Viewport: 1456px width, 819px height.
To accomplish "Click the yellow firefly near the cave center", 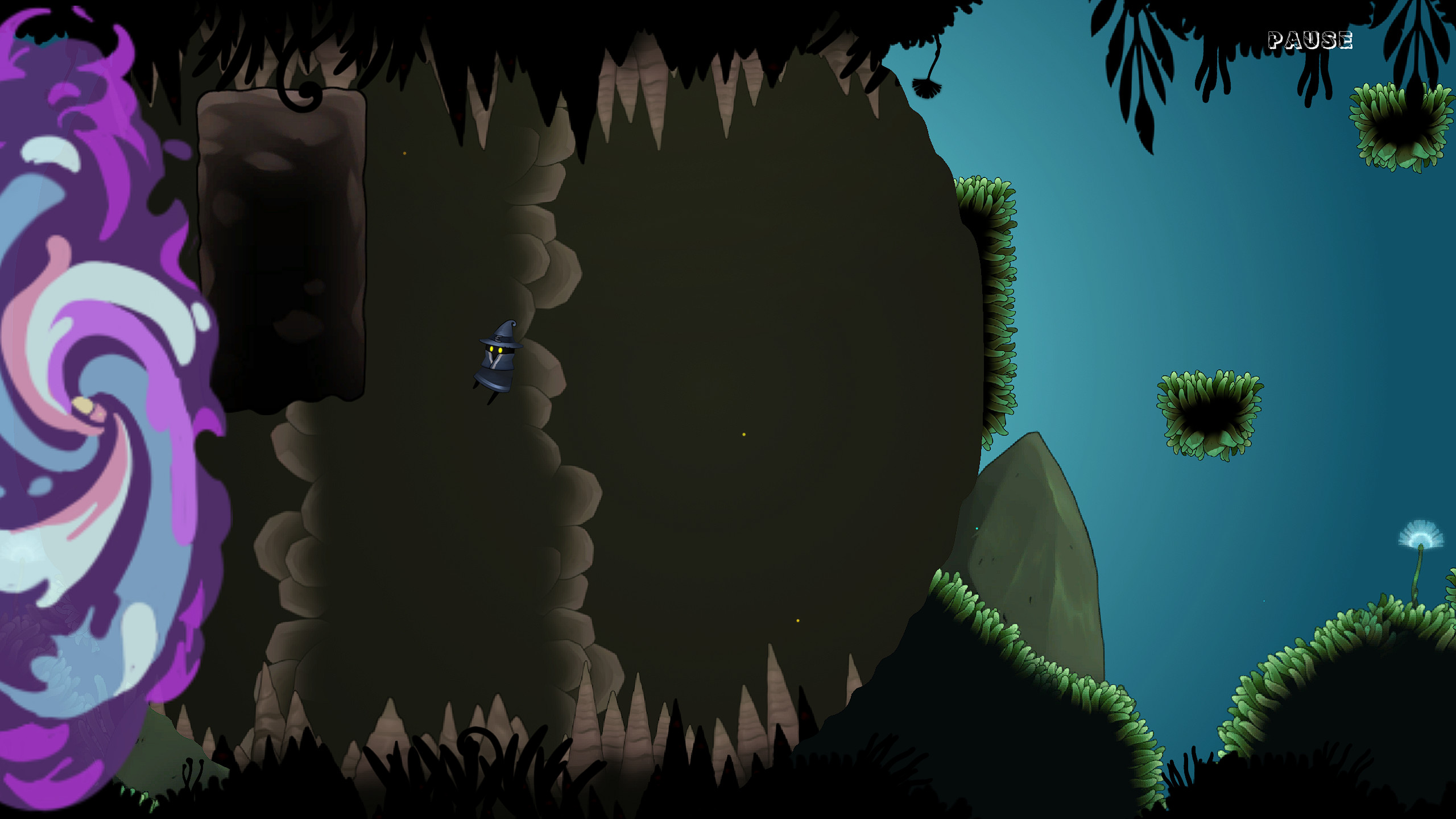I will click(743, 435).
